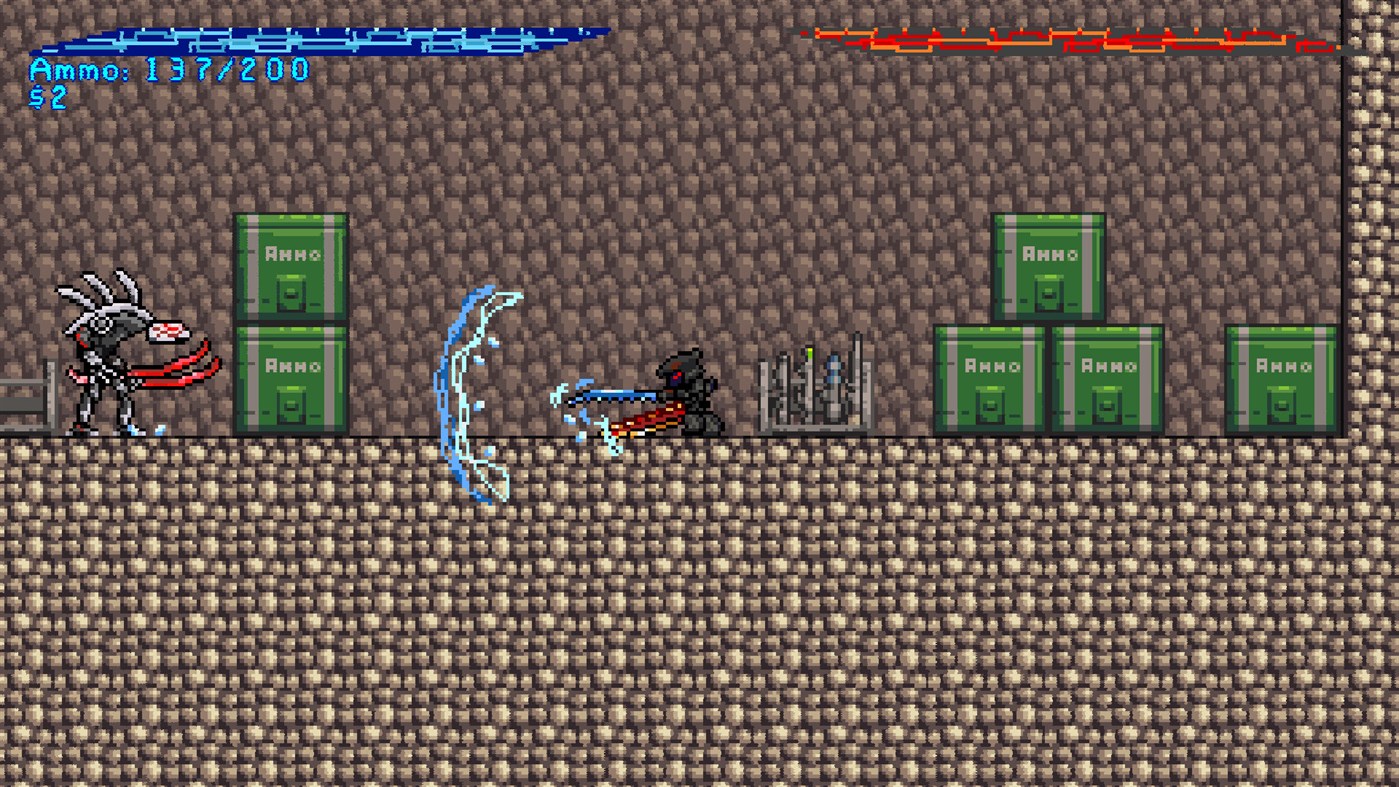Select the top-left Ammo crate stack

[x=291, y=265]
